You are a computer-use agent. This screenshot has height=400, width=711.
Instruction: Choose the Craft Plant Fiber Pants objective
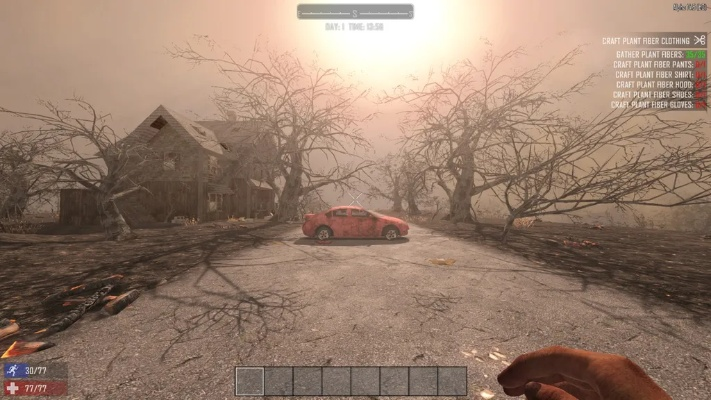[652, 64]
